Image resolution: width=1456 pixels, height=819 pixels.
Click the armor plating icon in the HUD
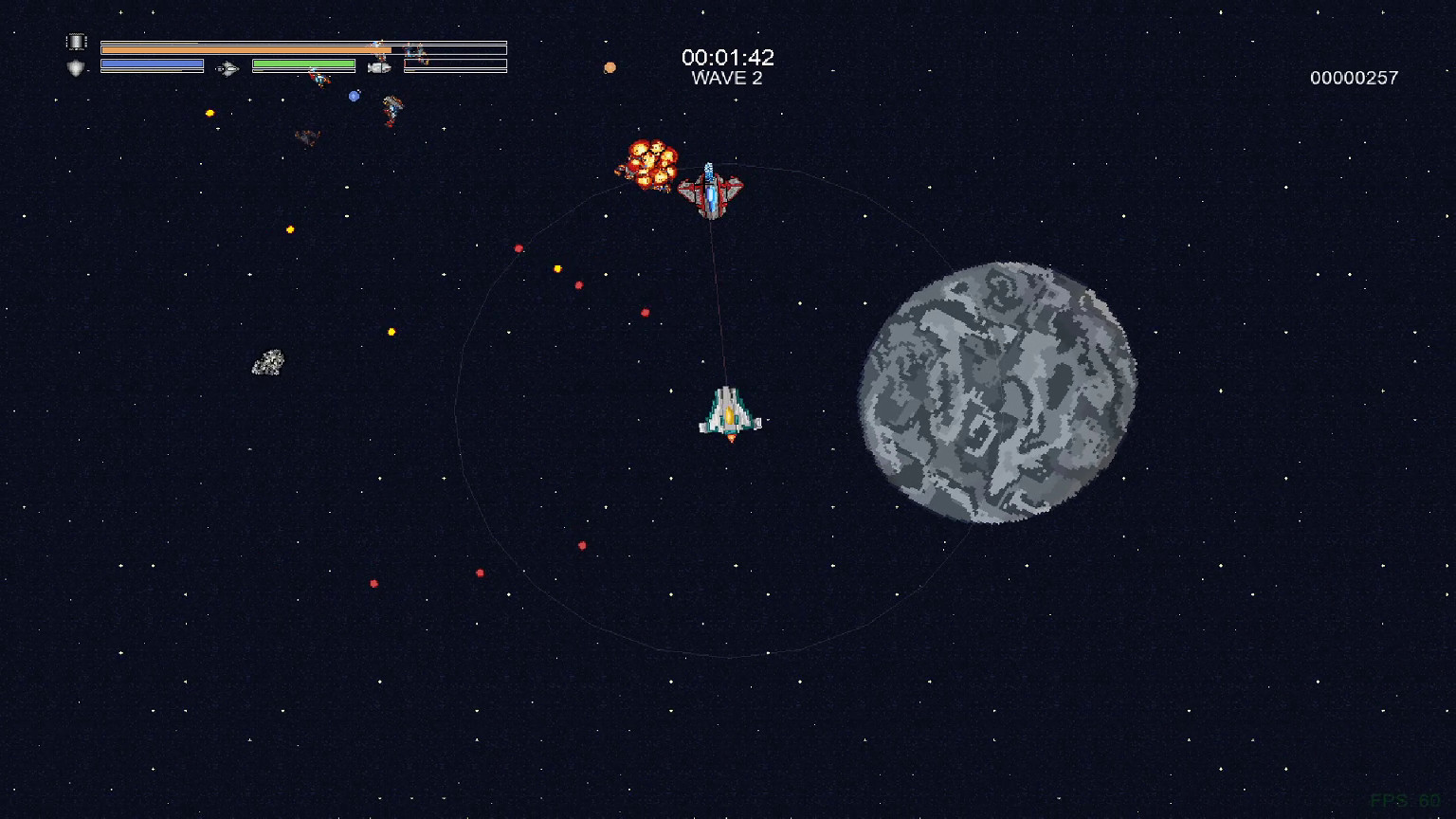pos(74,41)
